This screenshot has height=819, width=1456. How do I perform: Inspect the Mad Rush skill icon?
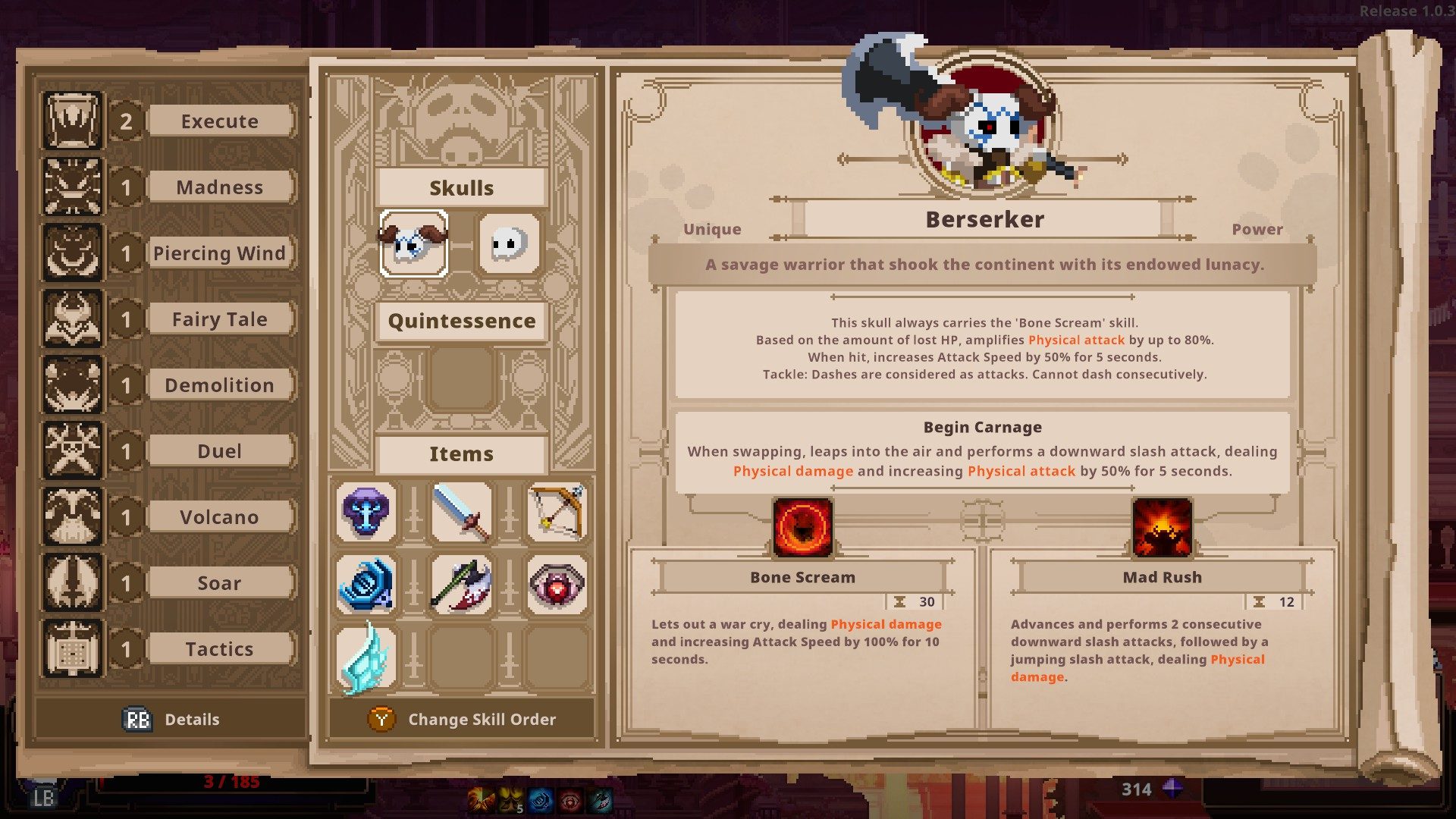[1162, 526]
